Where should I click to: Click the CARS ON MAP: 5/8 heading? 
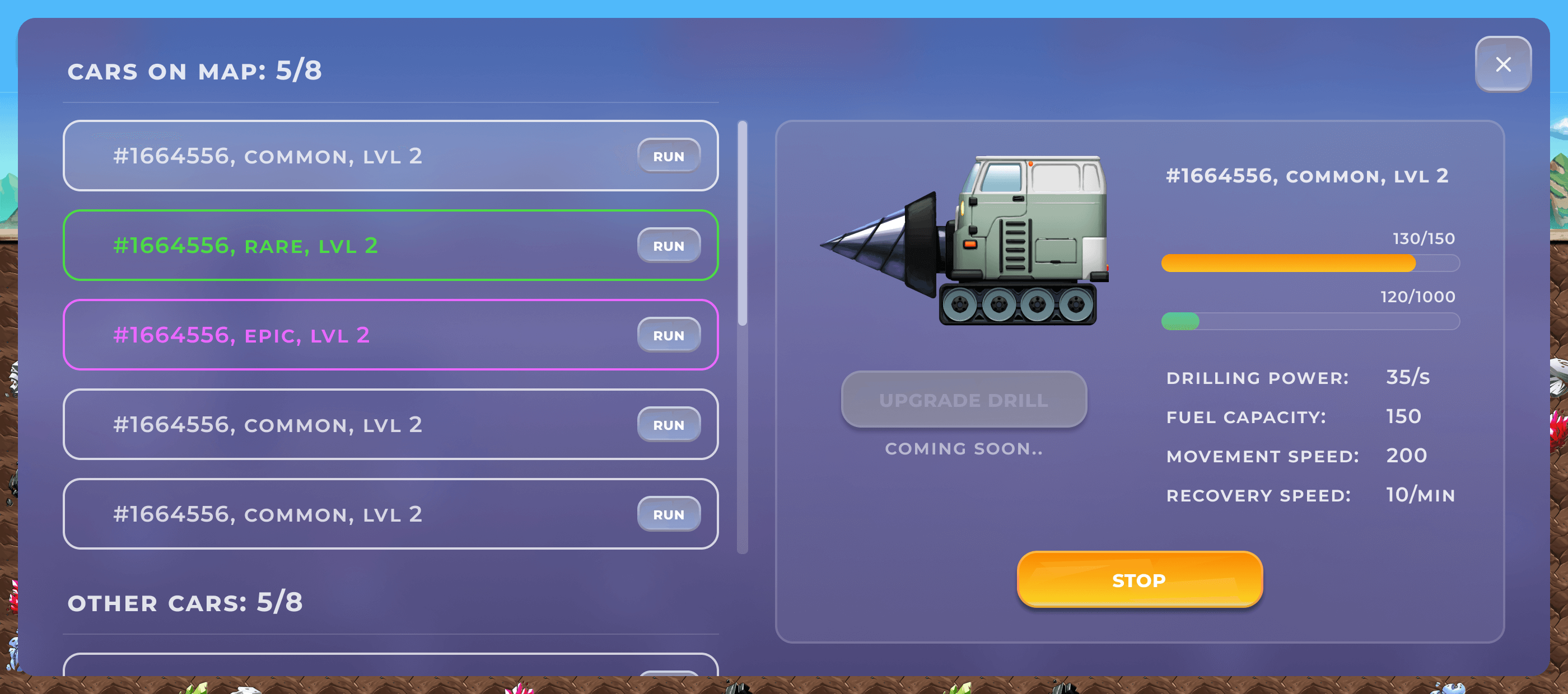tap(195, 71)
